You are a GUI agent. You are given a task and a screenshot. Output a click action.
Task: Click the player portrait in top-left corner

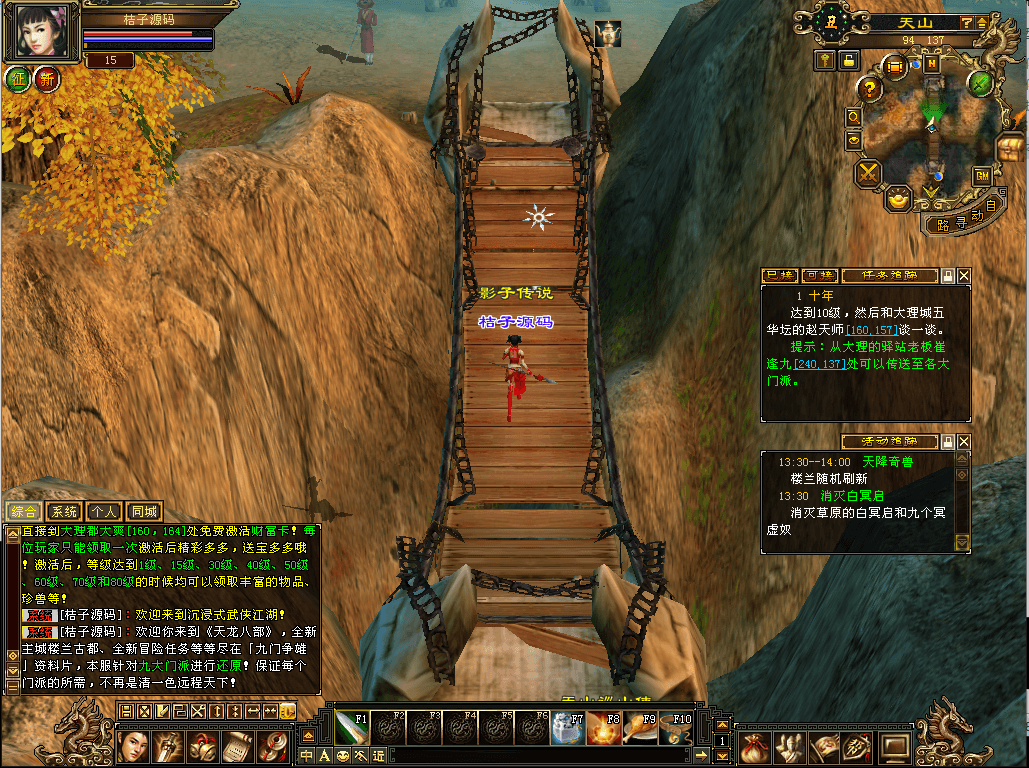coord(43,32)
